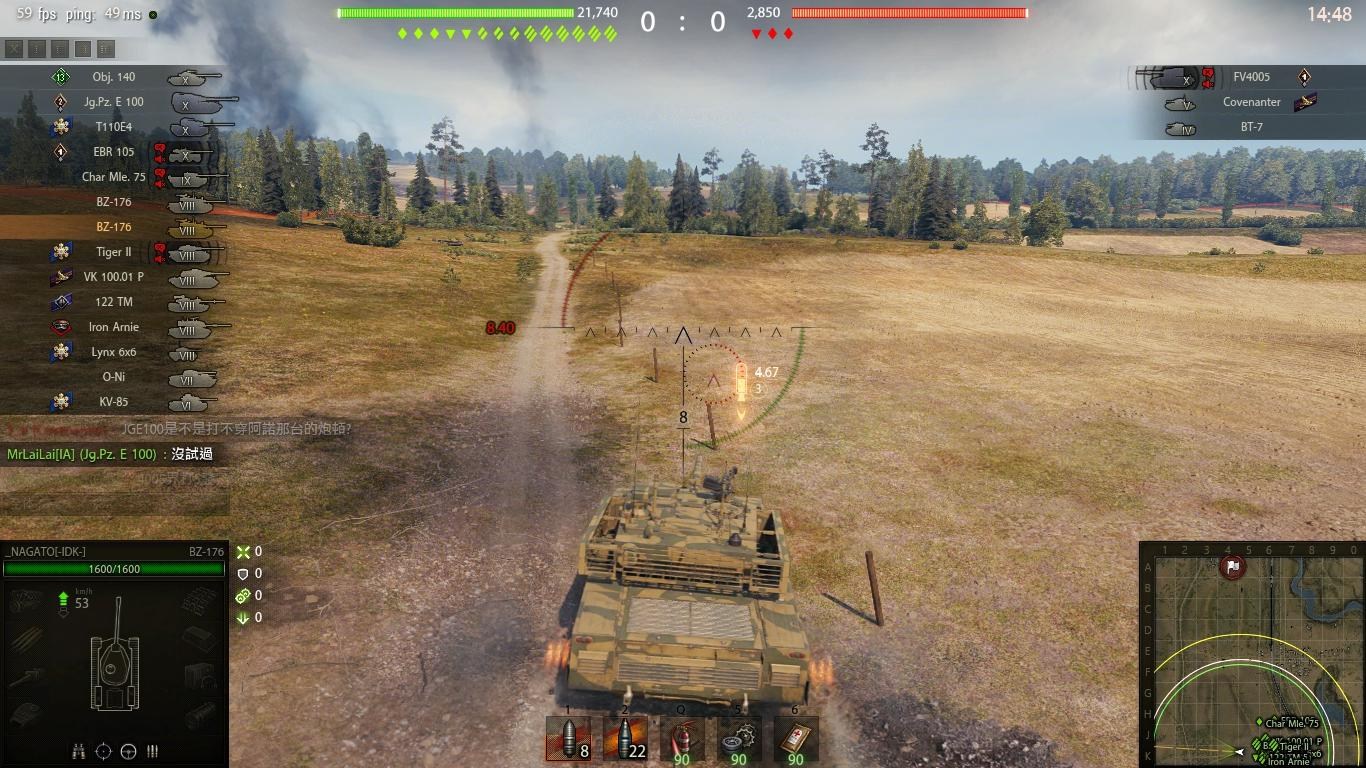Click the steering wheel icon on the damage panel
Viewport: 1366px width, 768px height.
pyautogui.click(x=128, y=750)
